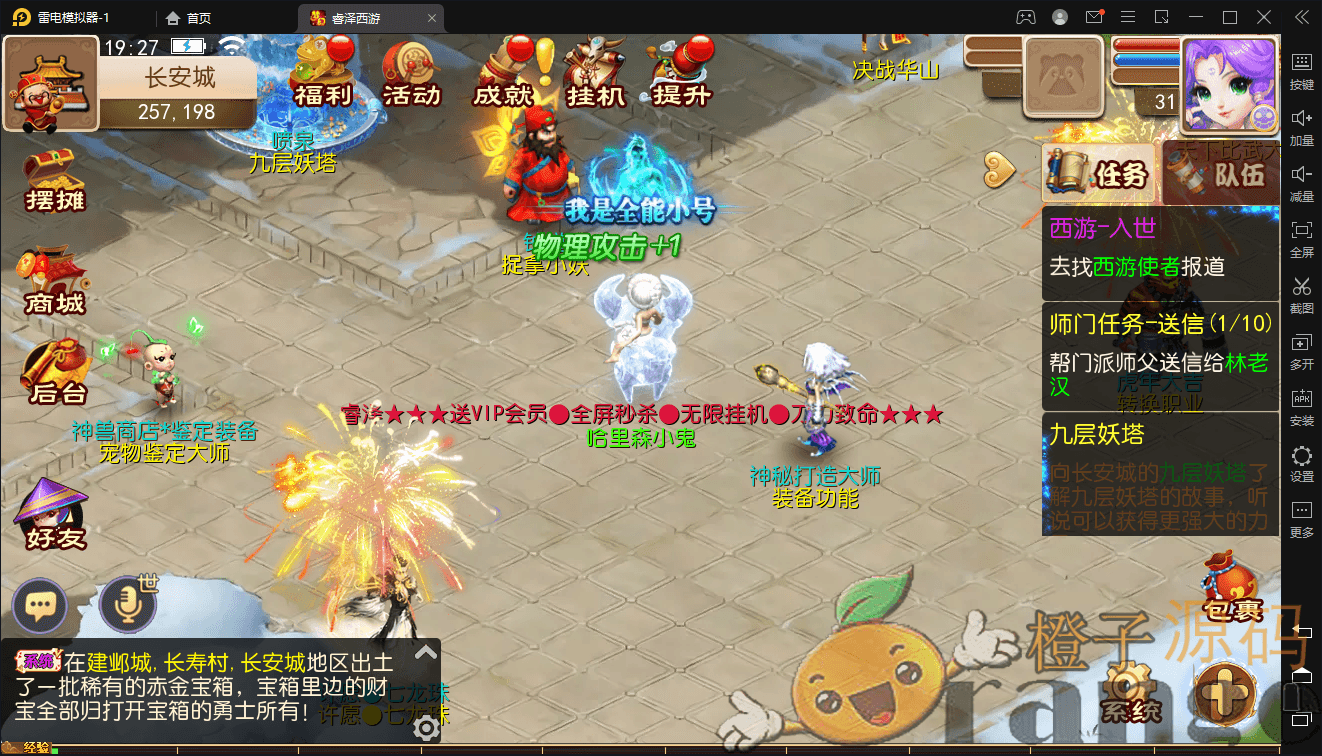Open the 后台 backstage menu
Viewport: 1322px width, 756px height.
(x=55, y=373)
